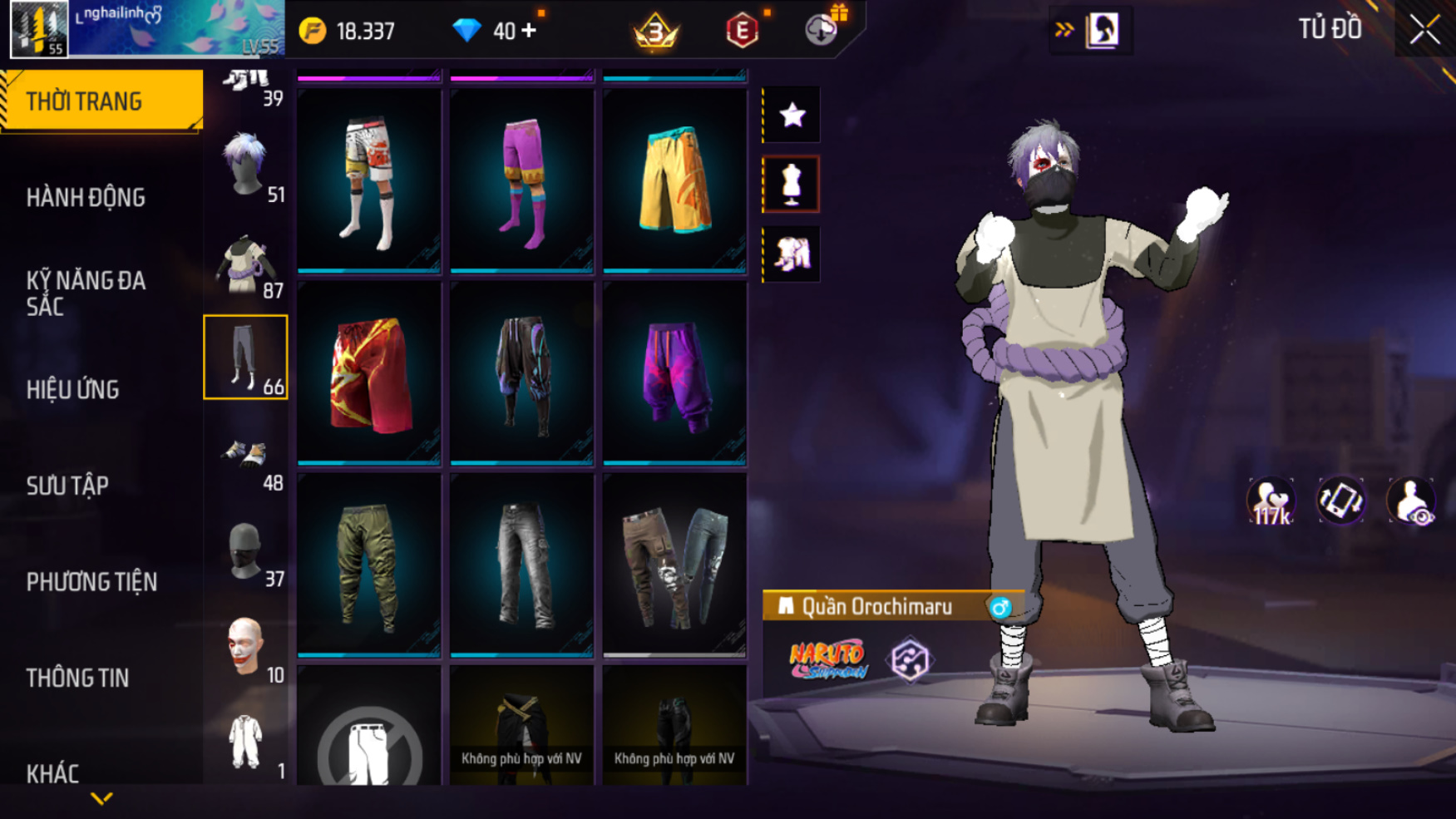Viewport: 1456px width, 819px height.
Task: Select the purple jogger pants
Action: (674, 372)
